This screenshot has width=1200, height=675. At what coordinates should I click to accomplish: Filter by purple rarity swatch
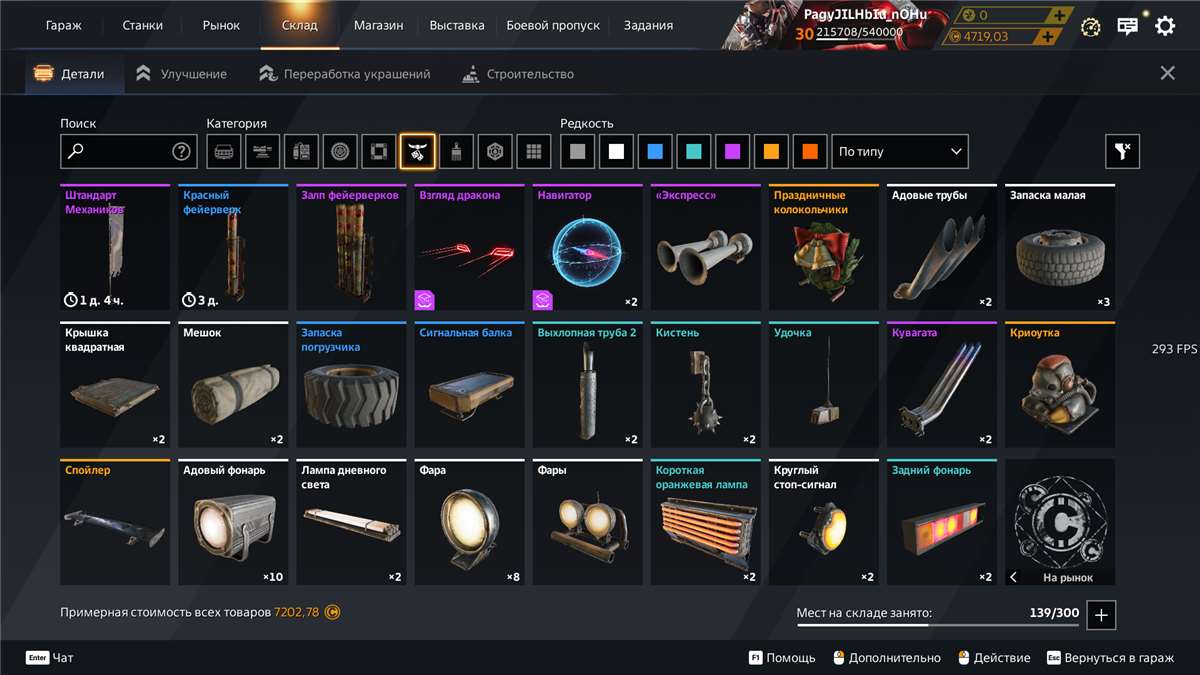732,152
